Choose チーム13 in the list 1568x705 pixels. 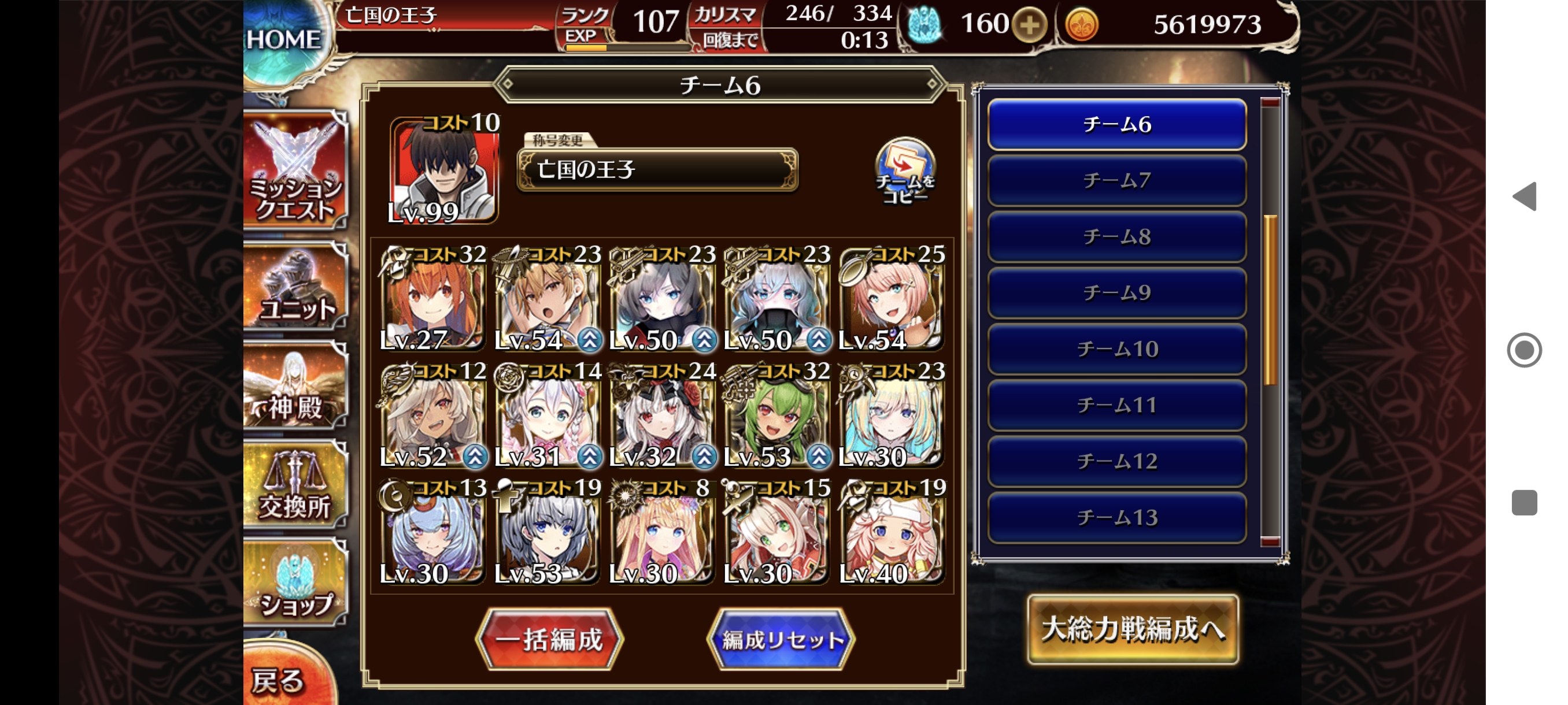pos(1116,518)
